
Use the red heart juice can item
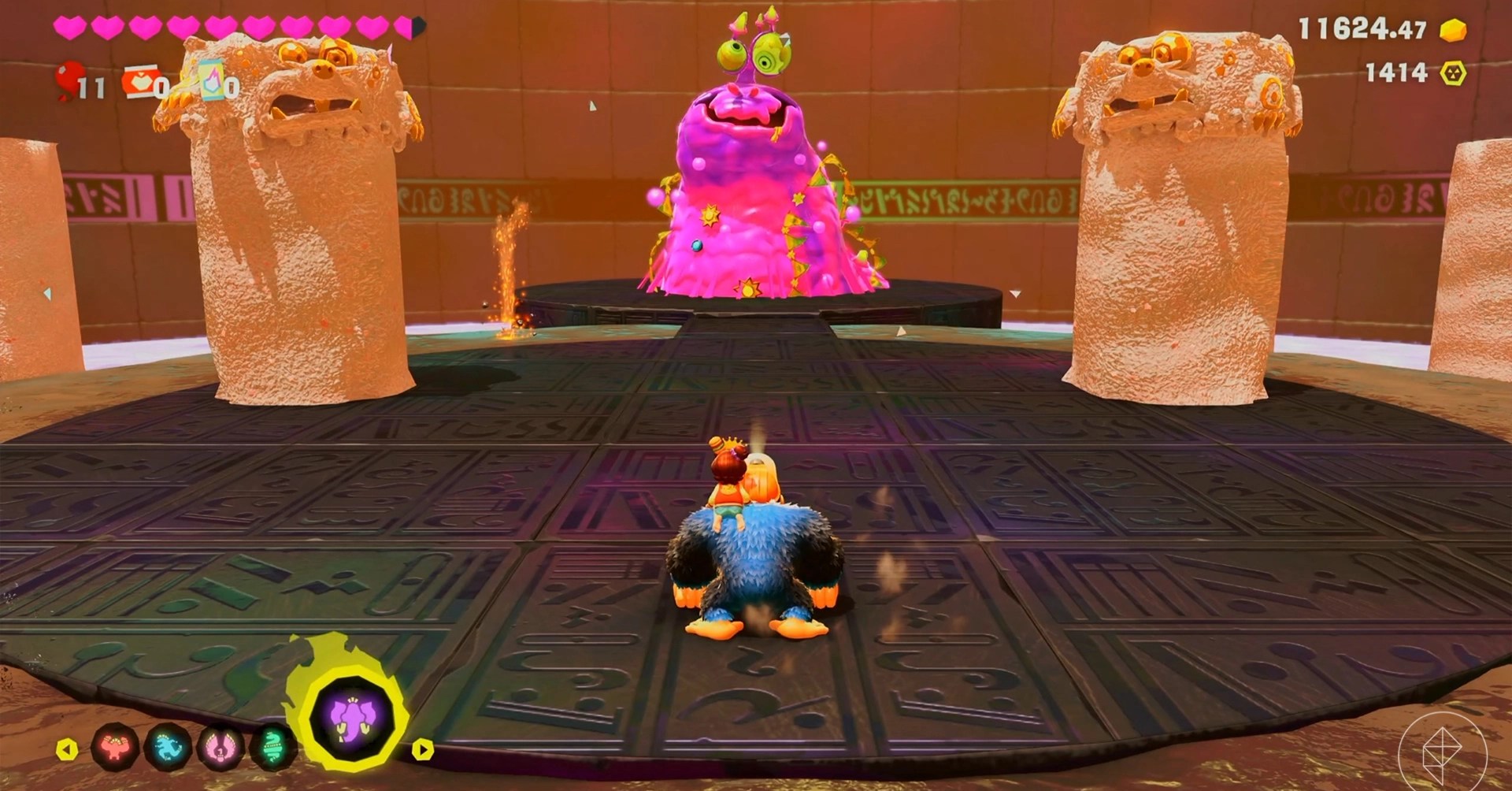[x=139, y=82]
